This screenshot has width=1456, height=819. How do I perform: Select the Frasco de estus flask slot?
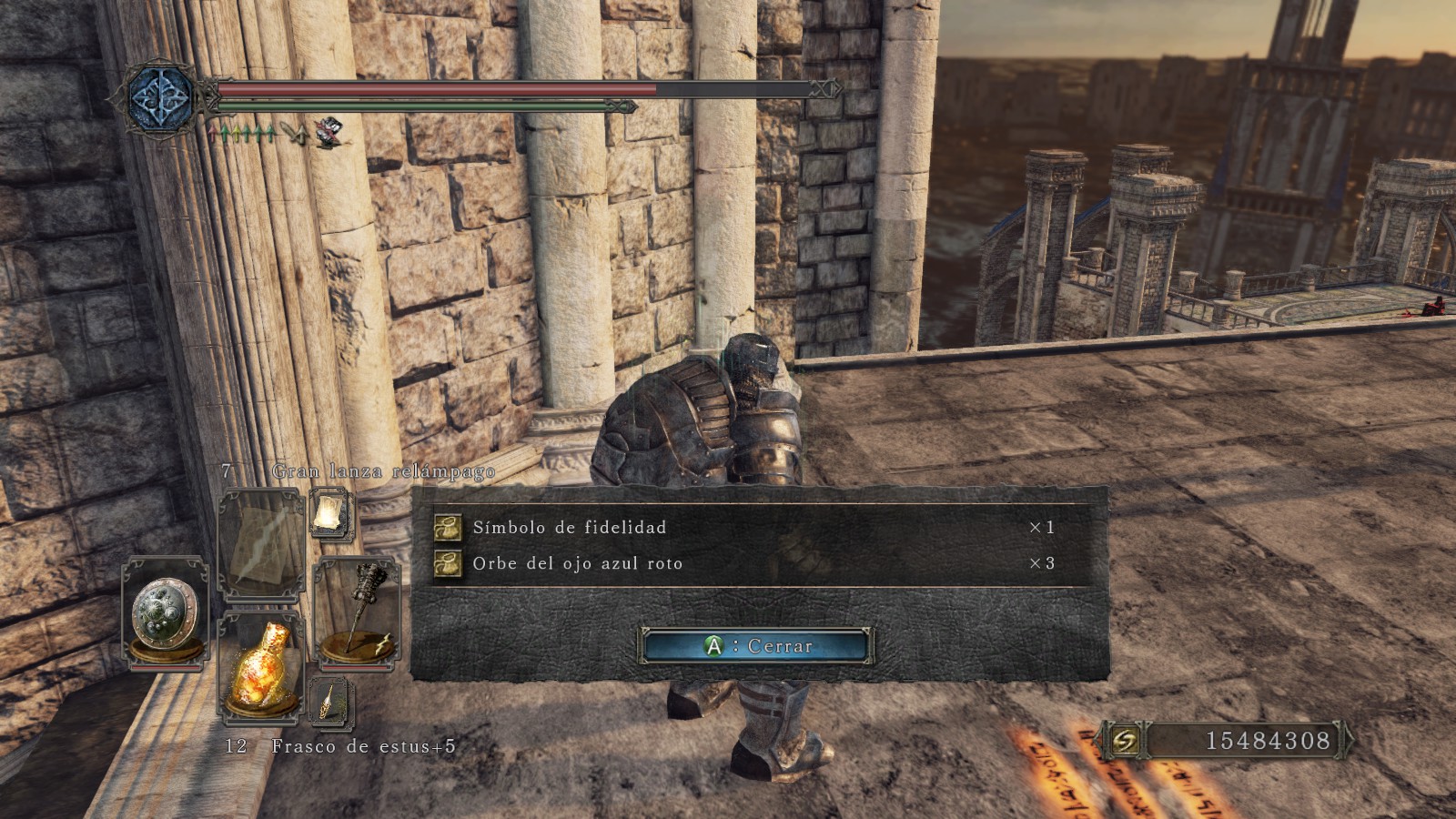point(261,666)
